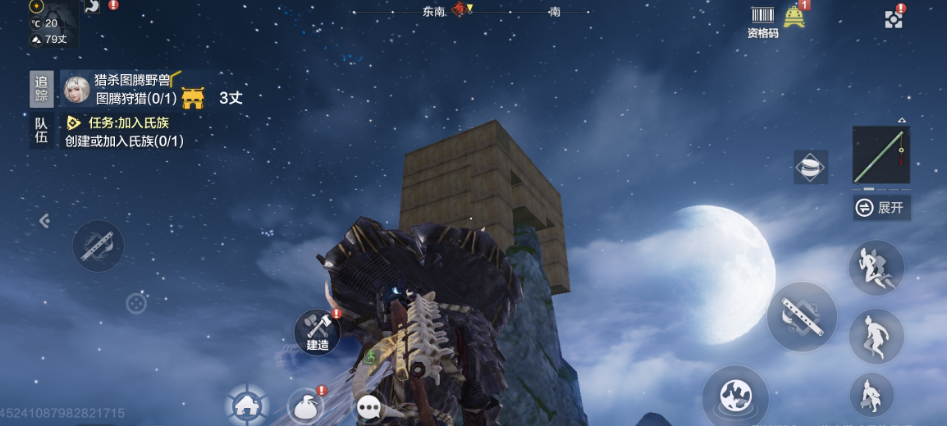Tap the stacked discs item icon
947x426 pixels.
(x=810, y=167)
